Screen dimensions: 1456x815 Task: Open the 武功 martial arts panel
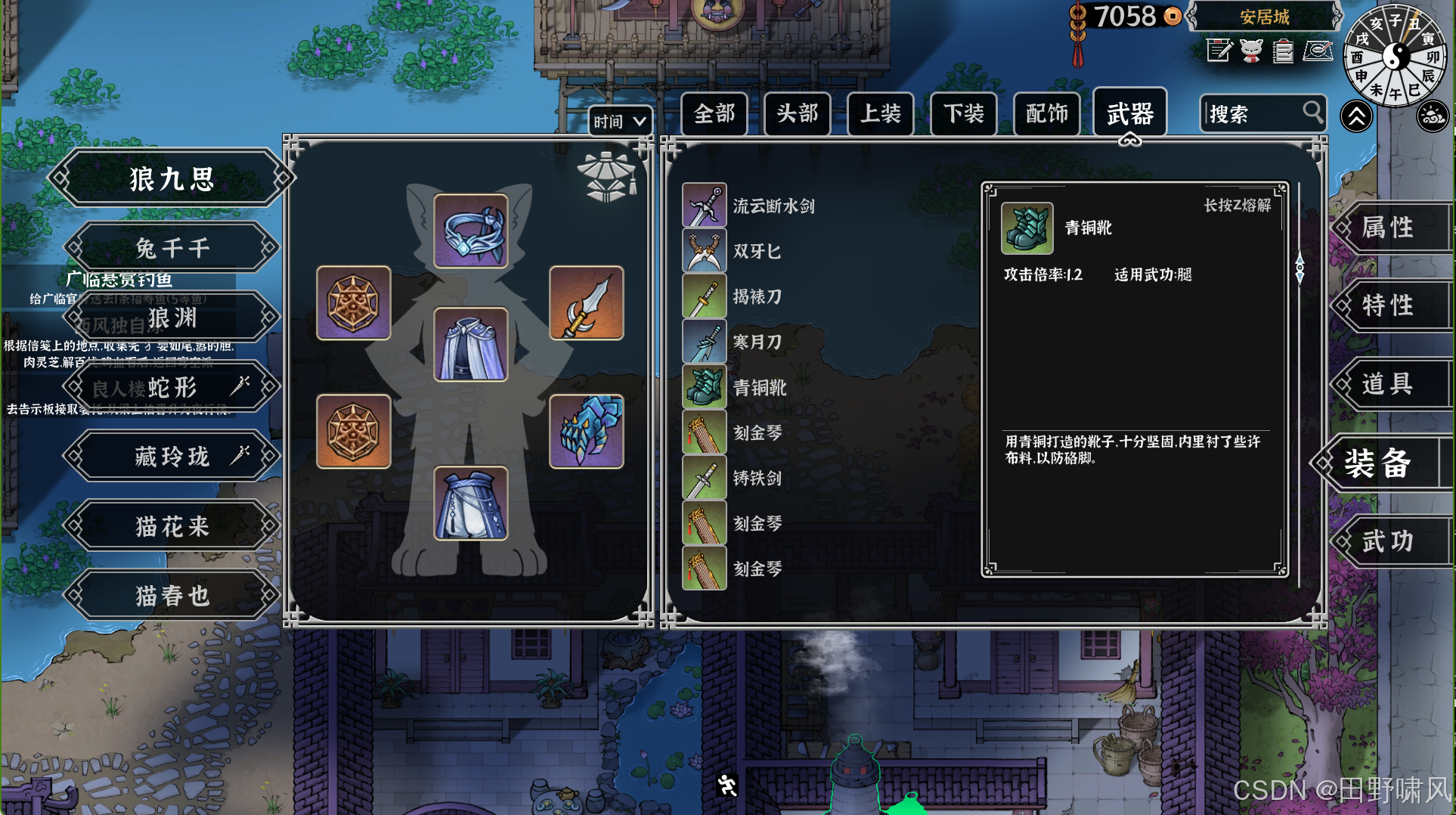pos(1388,541)
